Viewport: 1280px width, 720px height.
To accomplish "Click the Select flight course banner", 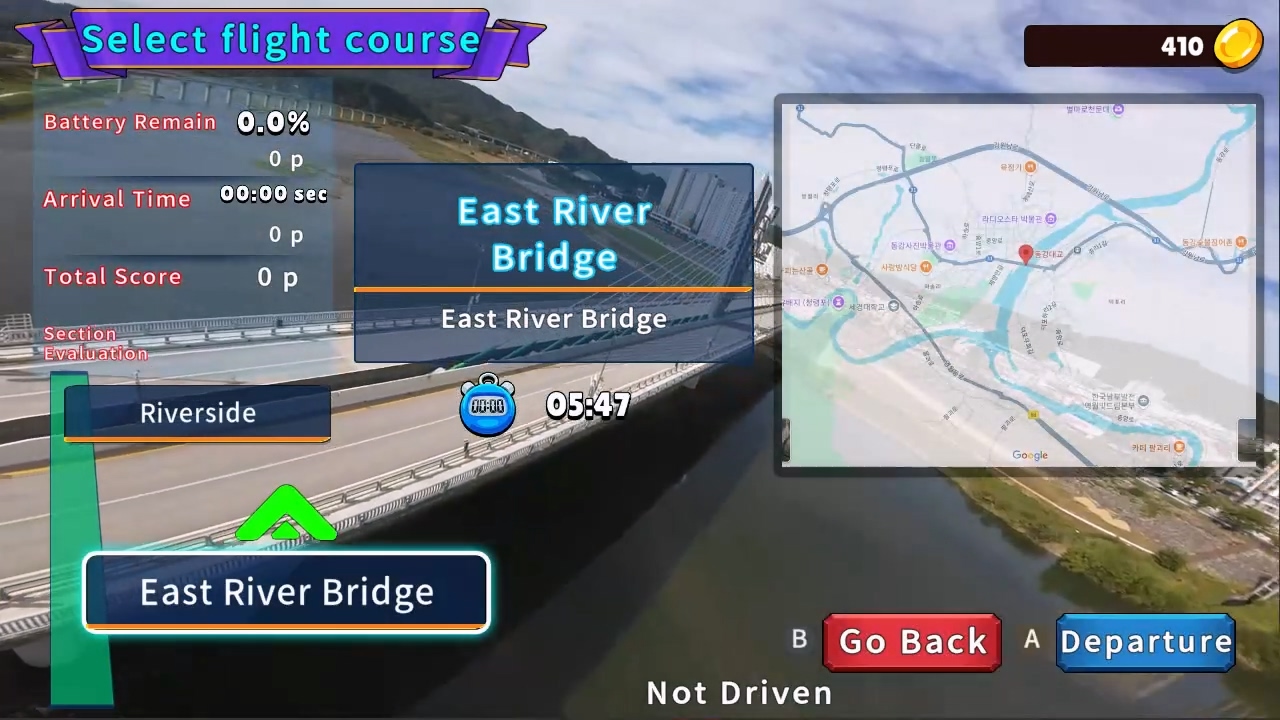I will 281,40.
